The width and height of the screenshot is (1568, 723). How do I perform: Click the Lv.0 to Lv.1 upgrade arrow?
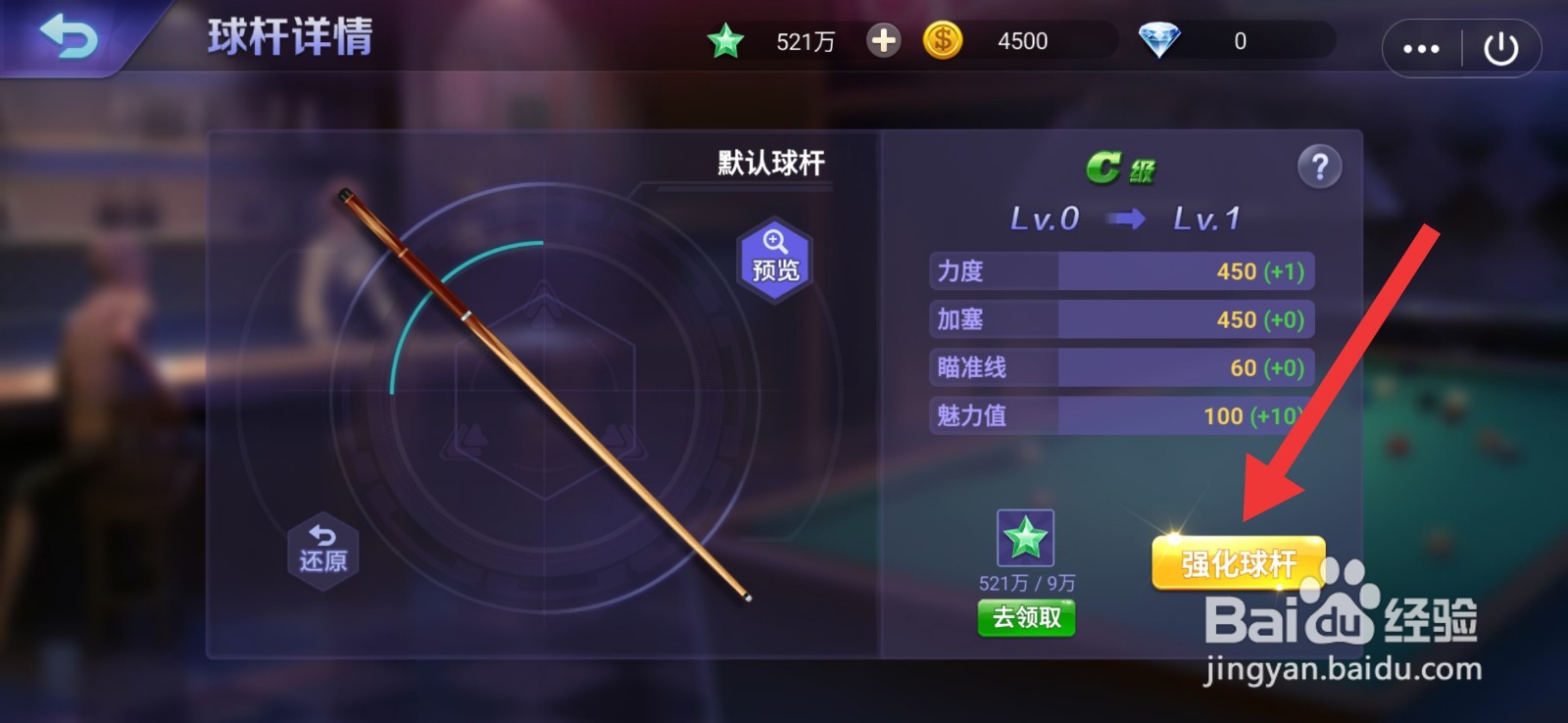[1125, 218]
